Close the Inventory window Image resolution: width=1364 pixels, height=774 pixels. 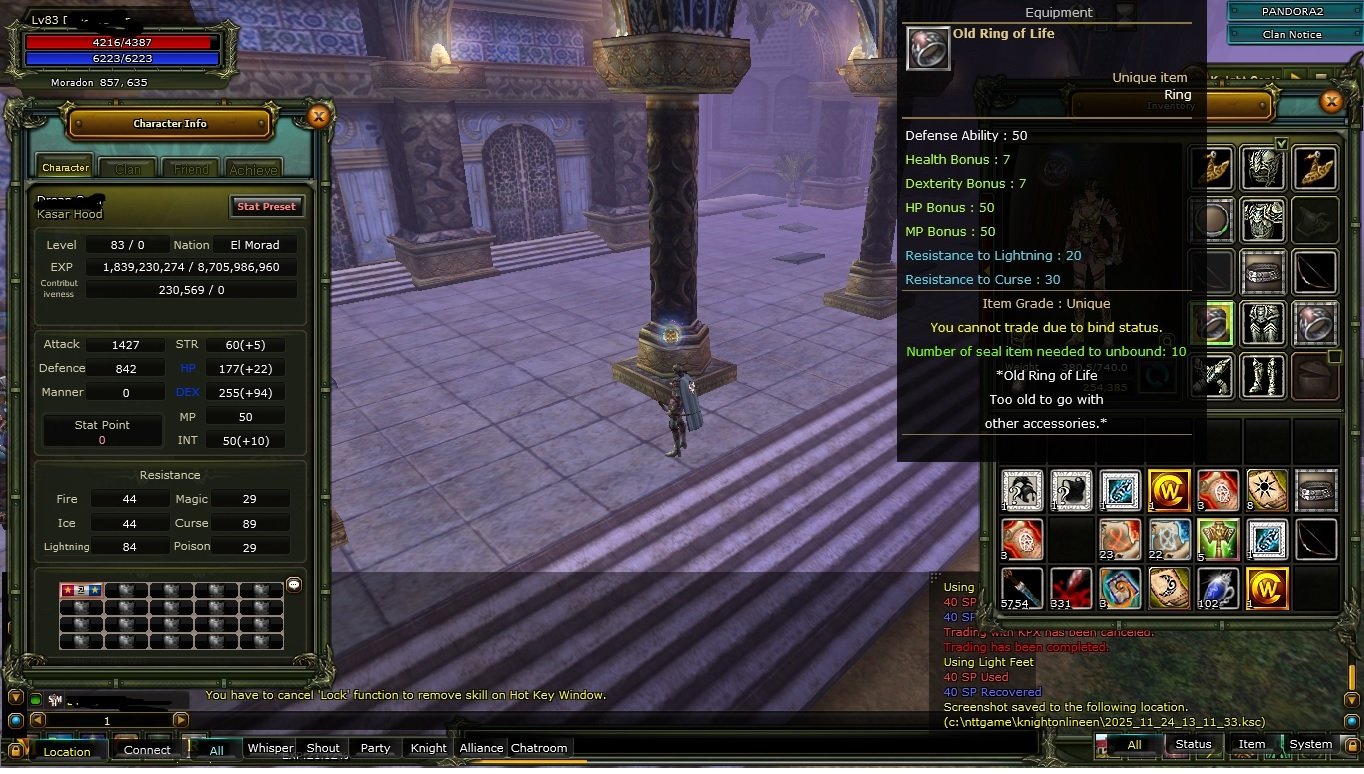(1331, 101)
